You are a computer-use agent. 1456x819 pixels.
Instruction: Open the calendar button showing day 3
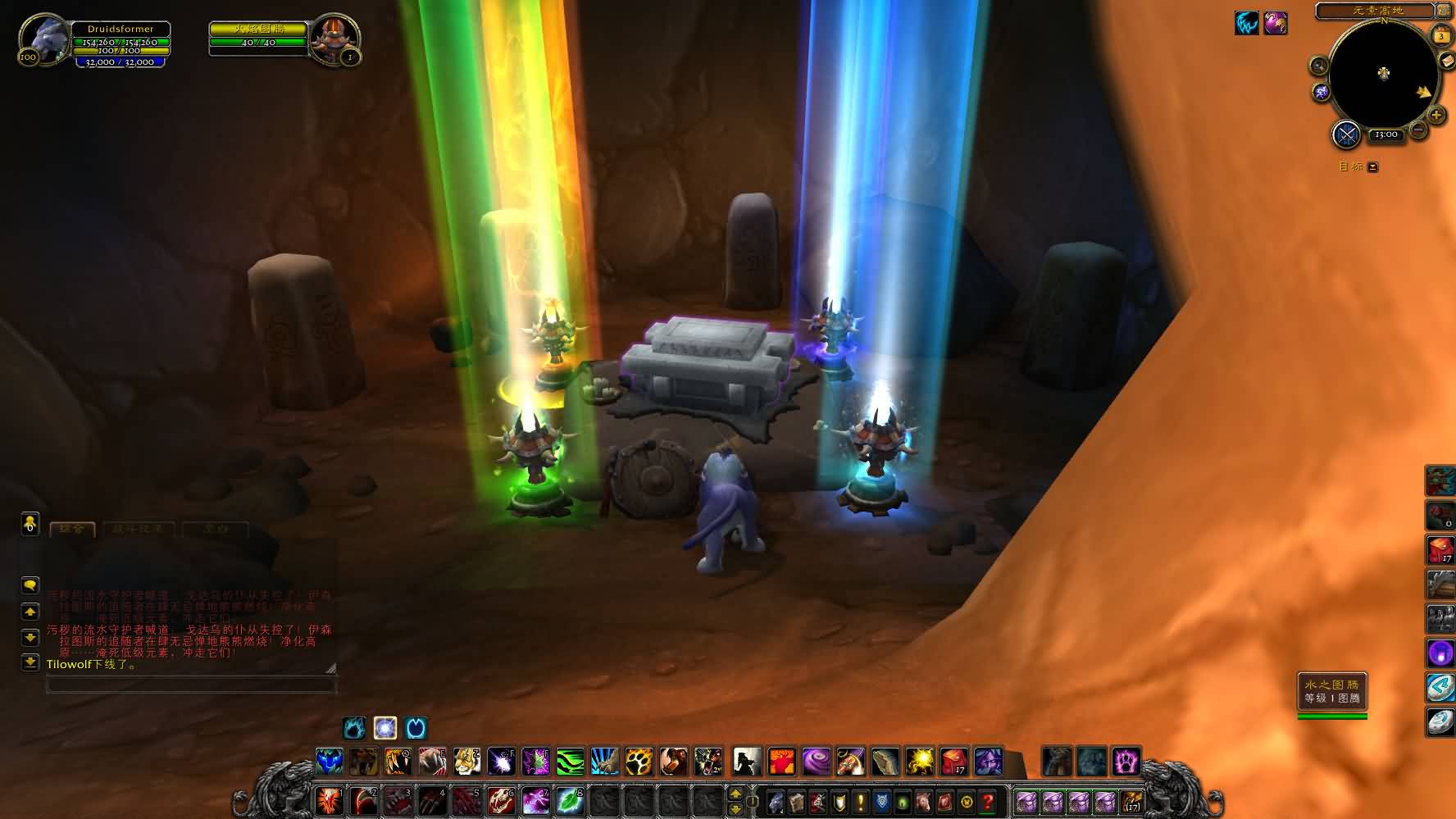coord(1440,36)
